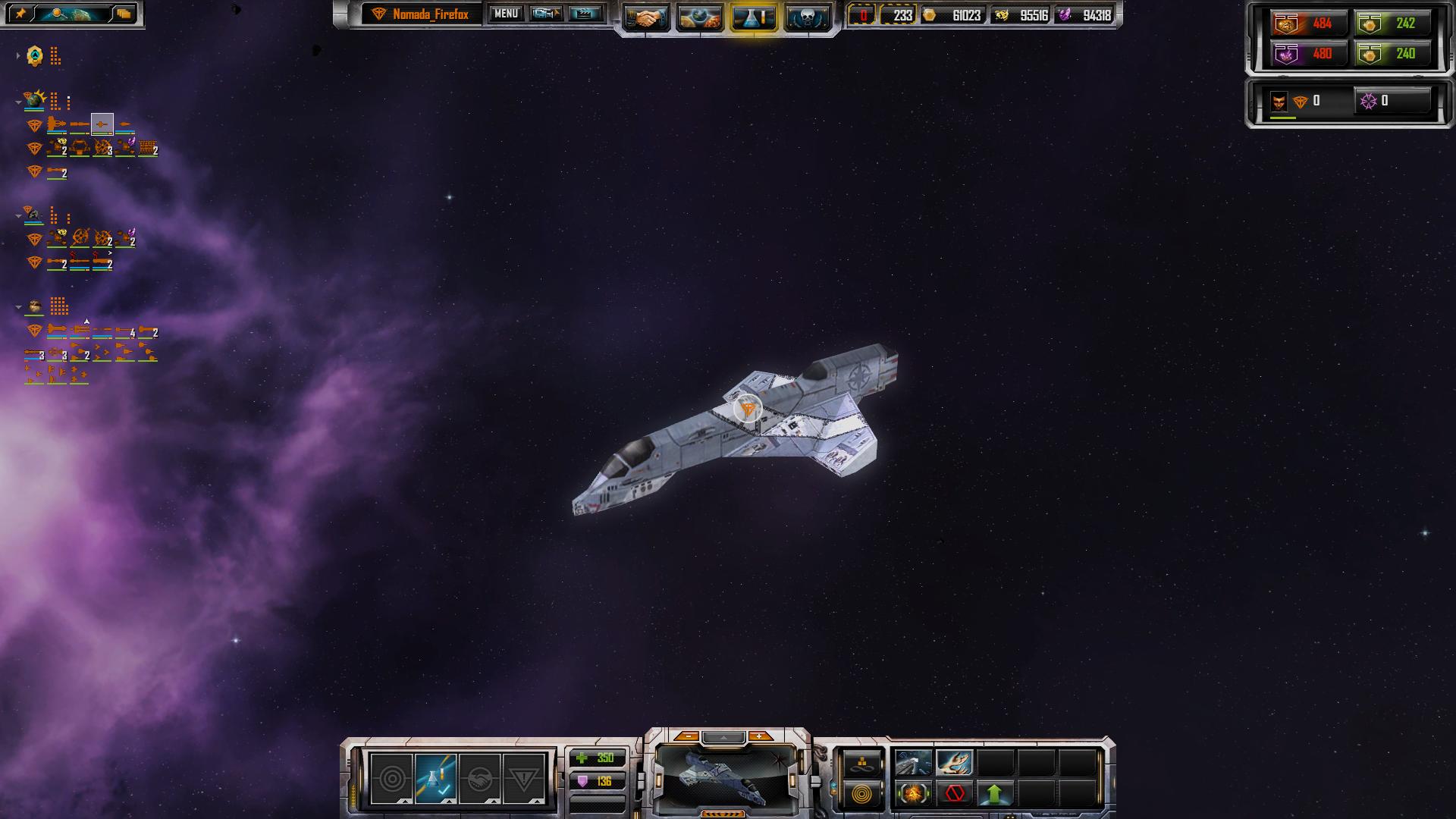The image size is (1456, 819).
Task: Click the cinematic camera button
Action: pyautogui.click(x=546, y=14)
